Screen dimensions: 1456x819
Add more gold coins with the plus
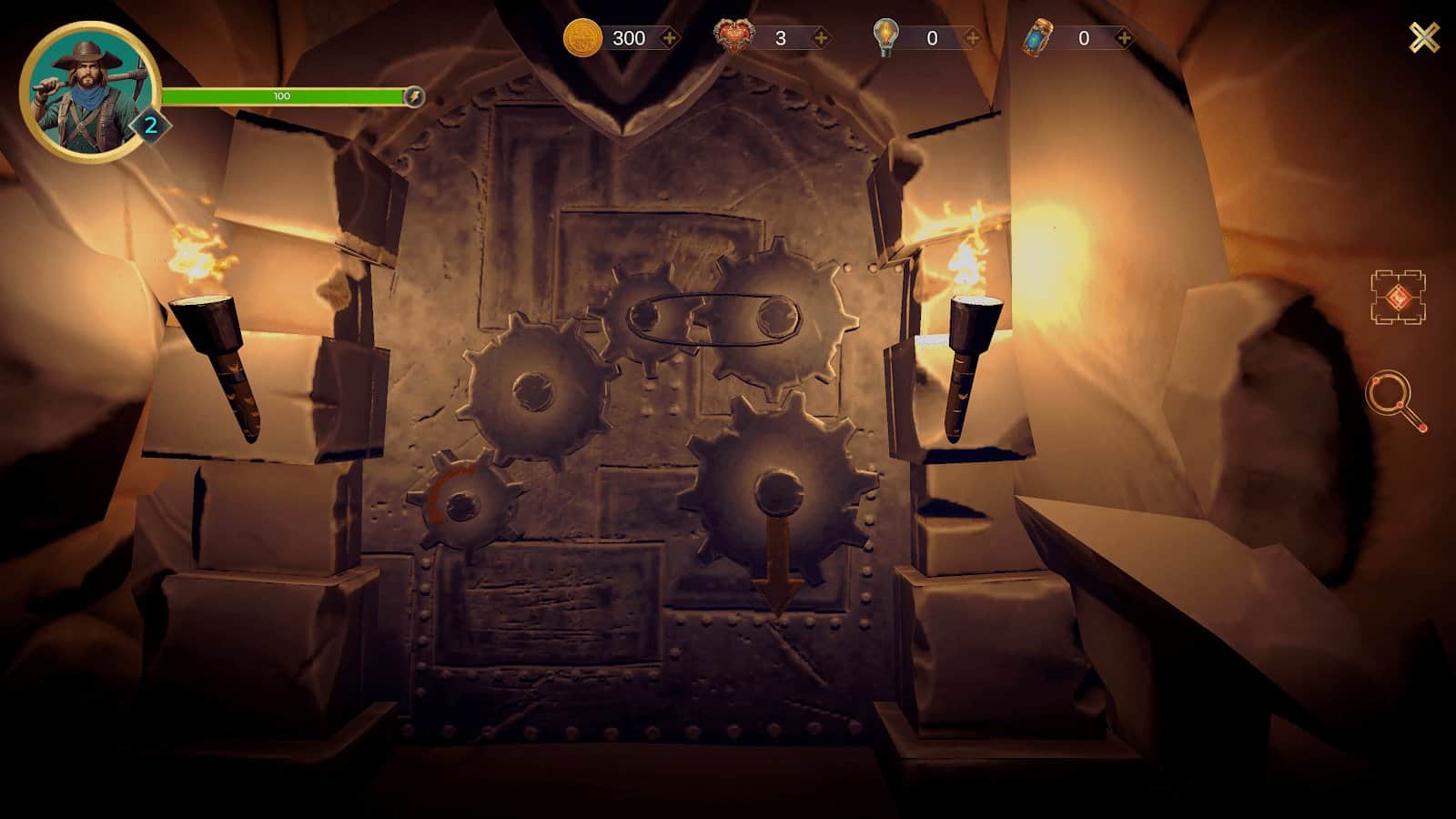pos(669,38)
